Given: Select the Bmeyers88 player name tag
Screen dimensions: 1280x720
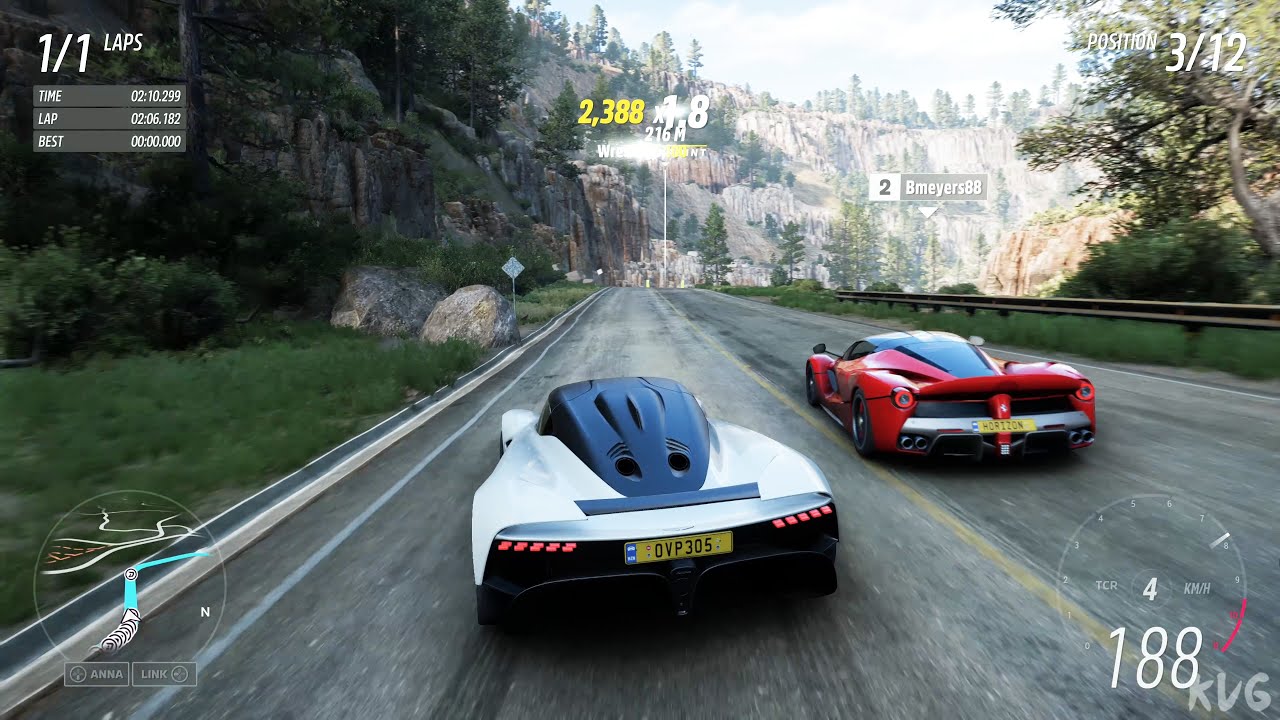Looking at the screenshot, I should pyautogui.click(x=928, y=187).
